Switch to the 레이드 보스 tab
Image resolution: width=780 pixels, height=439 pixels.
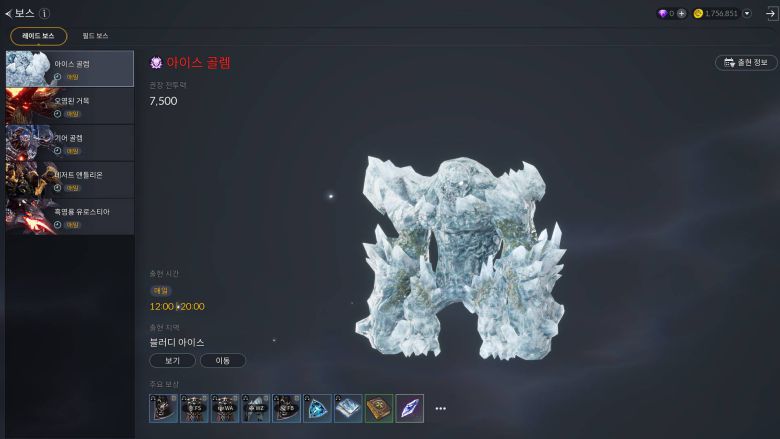click(39, 36)
